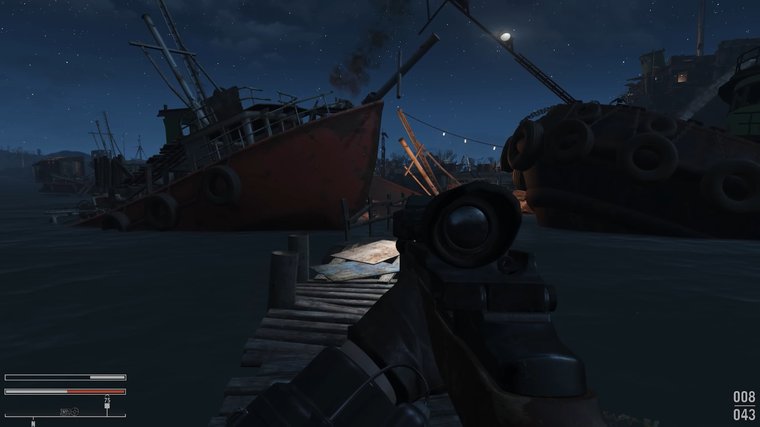Click the faint location icon on the compass
Viewport: 760px width, 427px height.
coord(68,410)
